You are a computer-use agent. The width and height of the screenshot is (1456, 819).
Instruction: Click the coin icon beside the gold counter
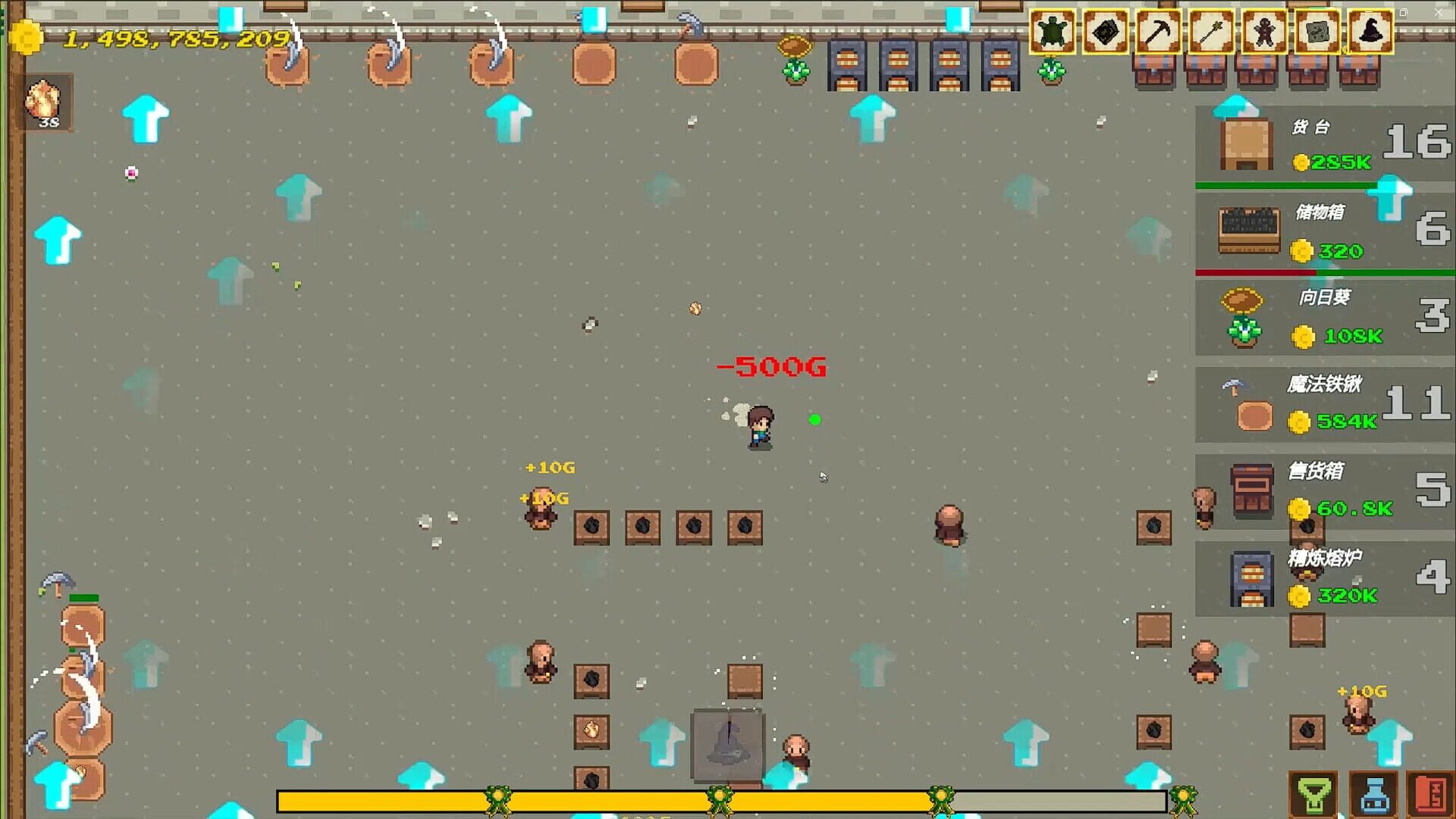(x=28, y=36)
